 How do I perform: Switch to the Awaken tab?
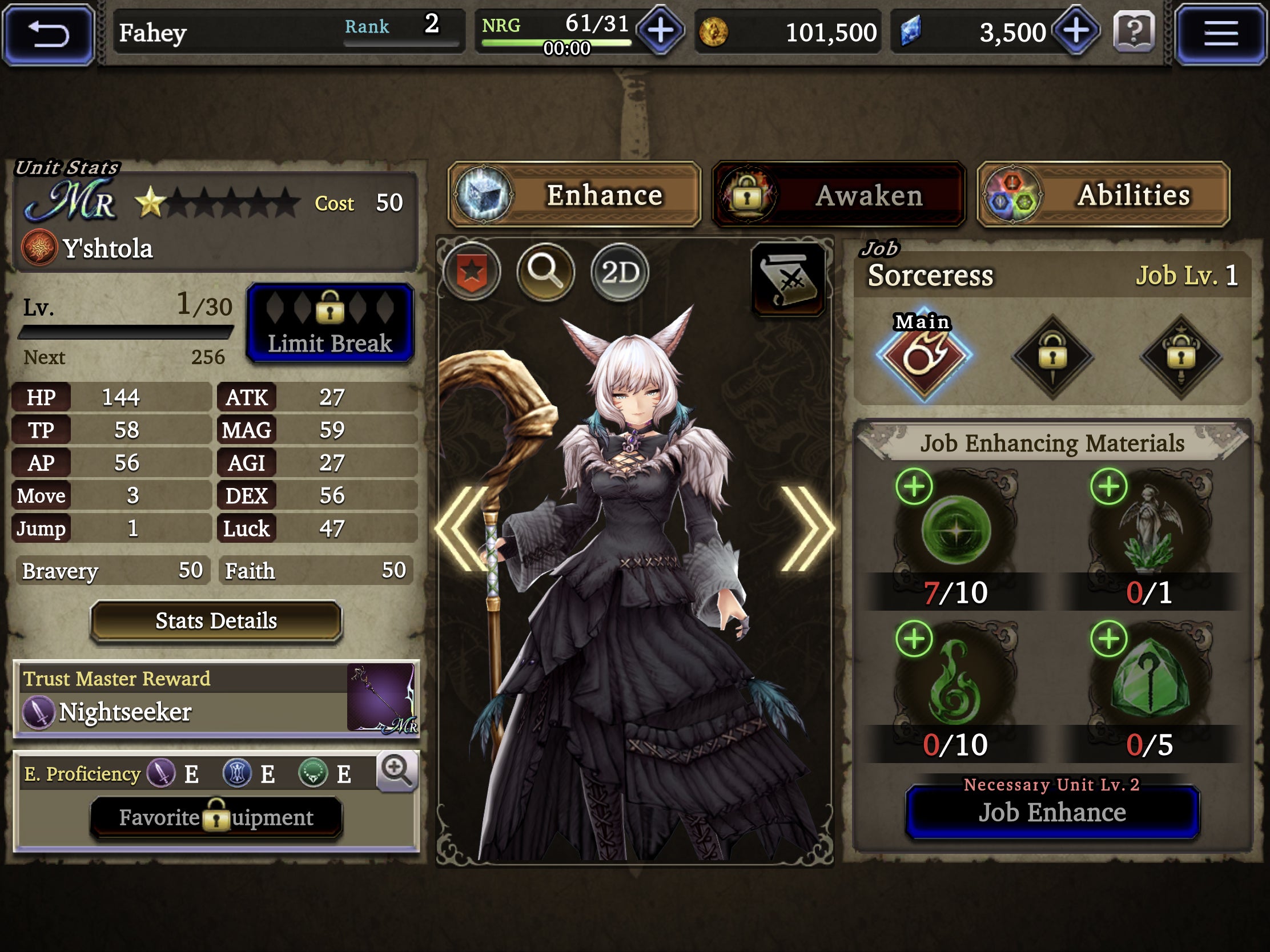coord(838,195)
